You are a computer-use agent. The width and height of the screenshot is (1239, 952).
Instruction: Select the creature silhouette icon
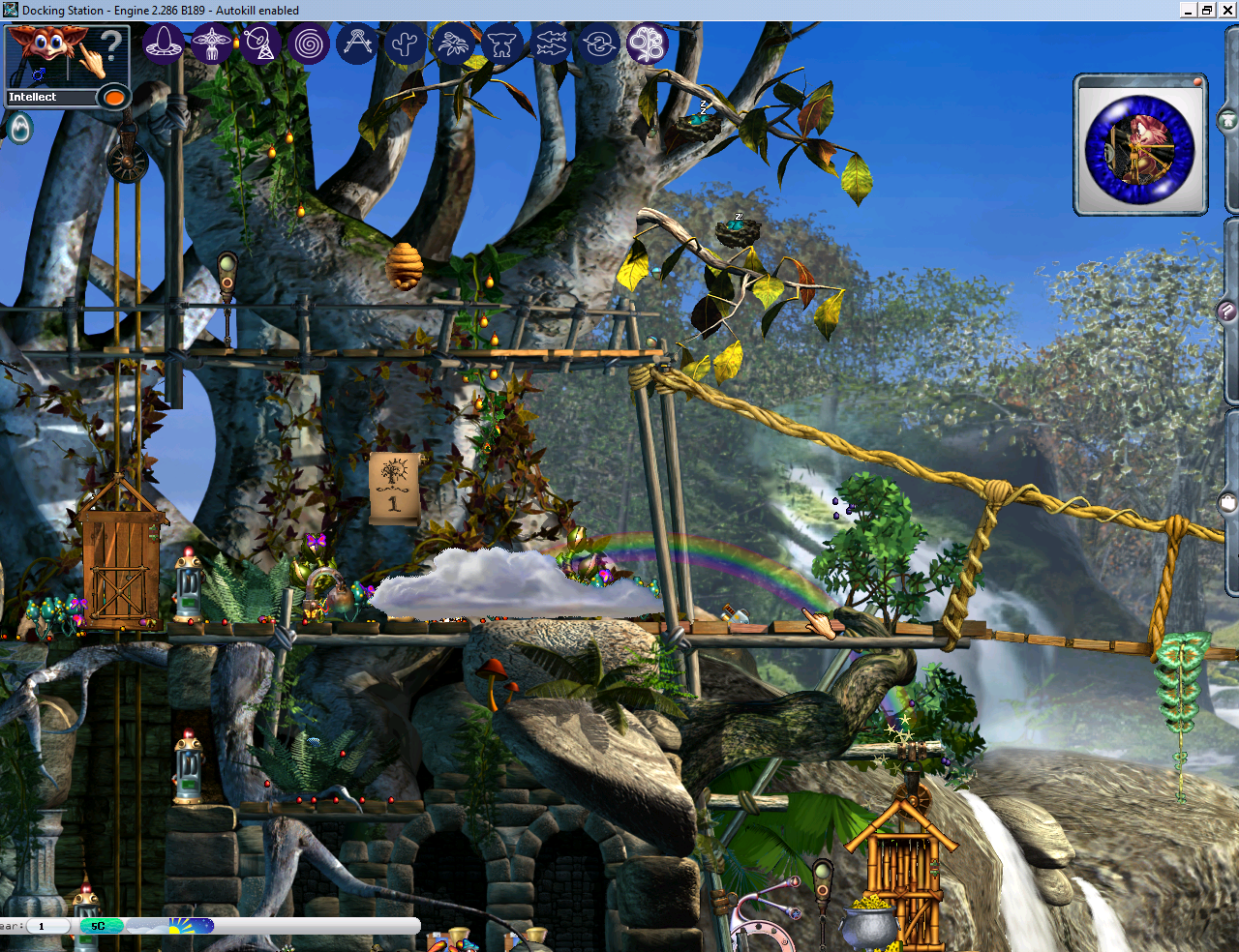point(502,44)
